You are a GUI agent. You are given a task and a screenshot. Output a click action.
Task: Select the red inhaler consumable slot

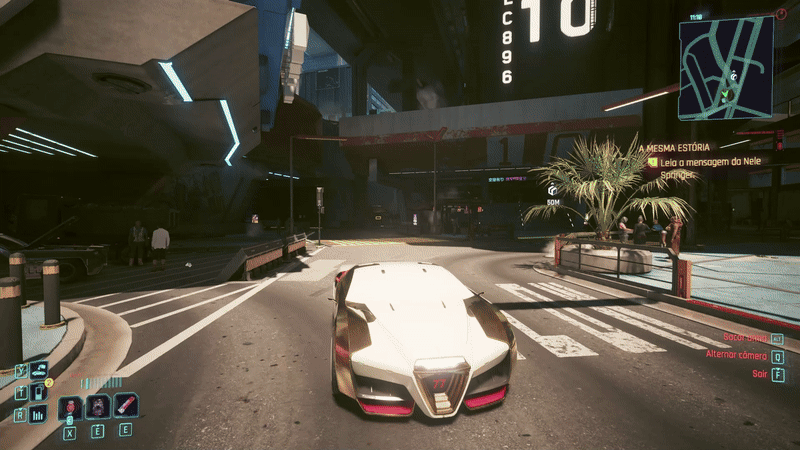pos(125,406)
